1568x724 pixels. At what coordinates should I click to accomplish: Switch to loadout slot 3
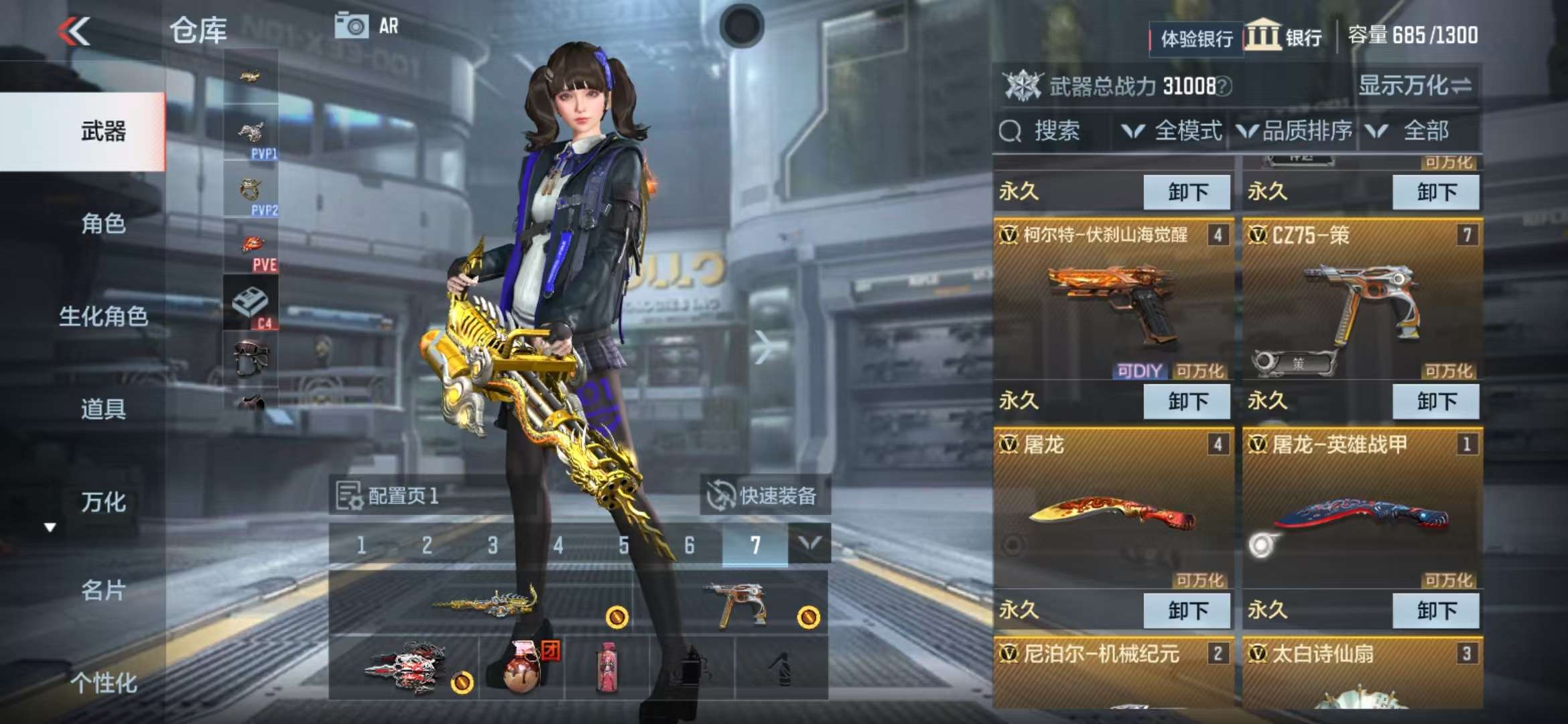point(493,545)
